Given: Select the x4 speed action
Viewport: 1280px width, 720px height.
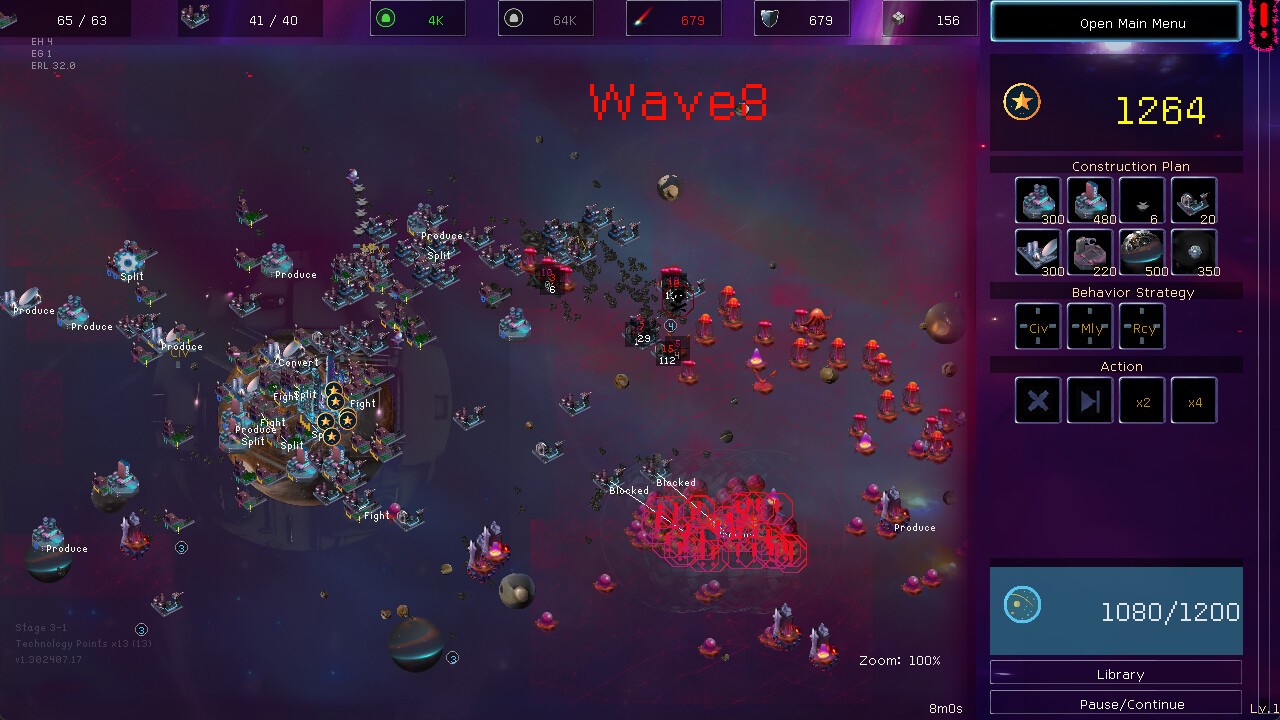Looking at the screenshot, I should 1193,400.
